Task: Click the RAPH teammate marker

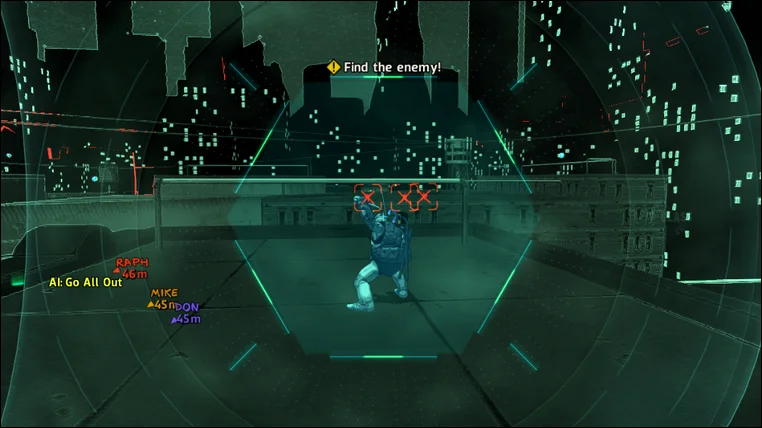Action: click(x=132, y=267)
